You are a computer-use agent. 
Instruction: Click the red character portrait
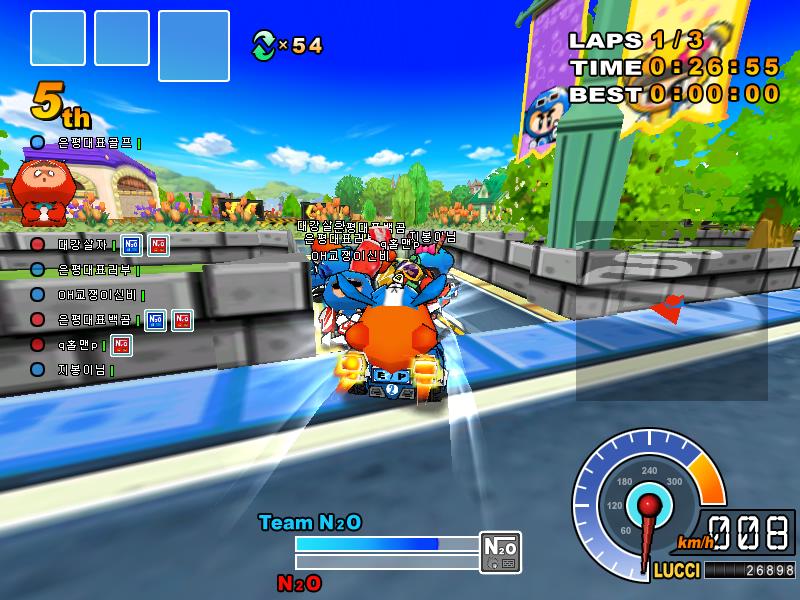point(42,190)
